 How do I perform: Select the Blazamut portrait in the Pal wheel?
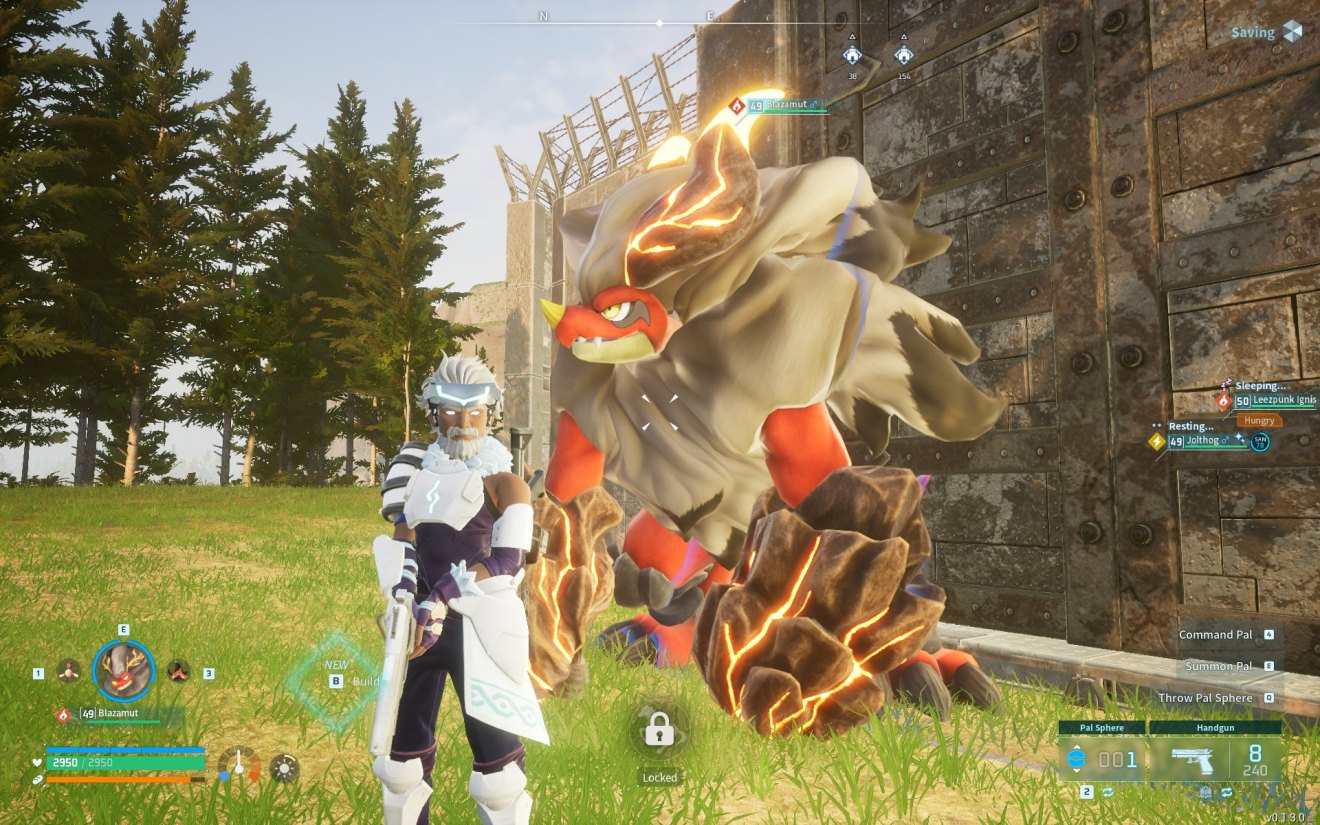[x=124, y=671]
